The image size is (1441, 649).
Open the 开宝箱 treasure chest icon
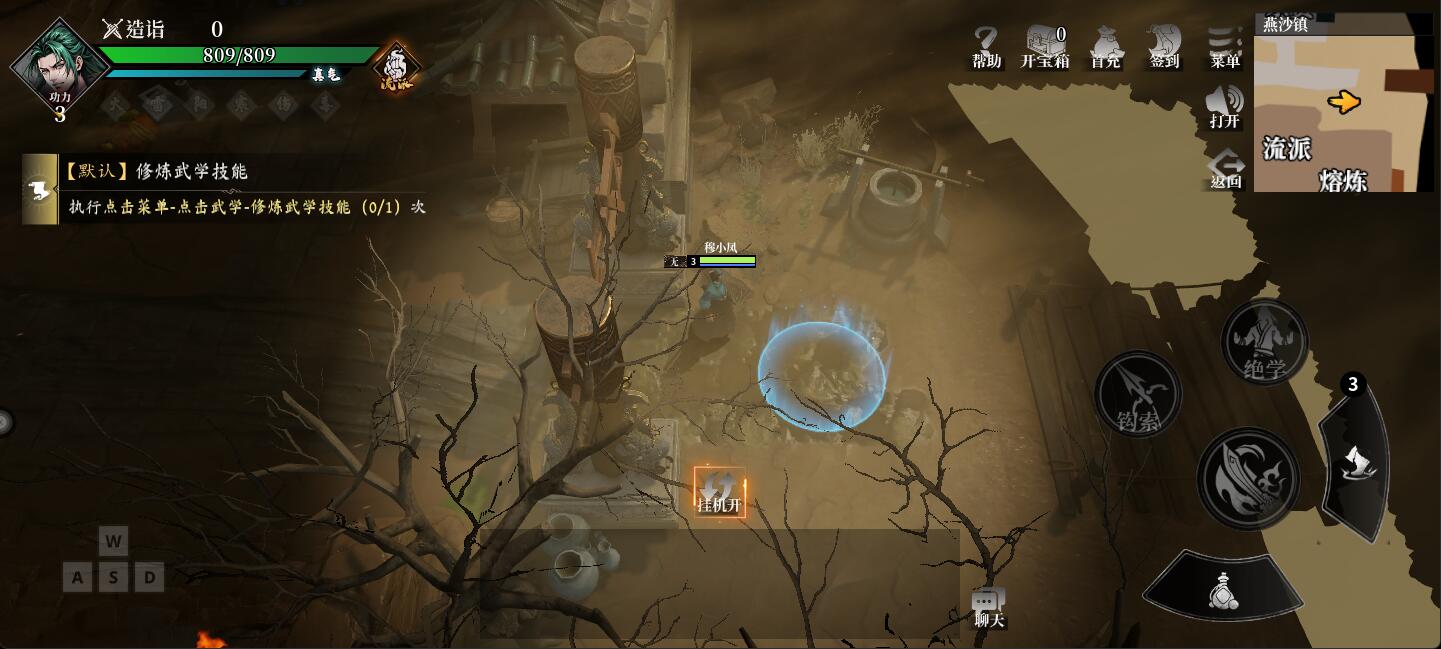tap(1045, 47)
